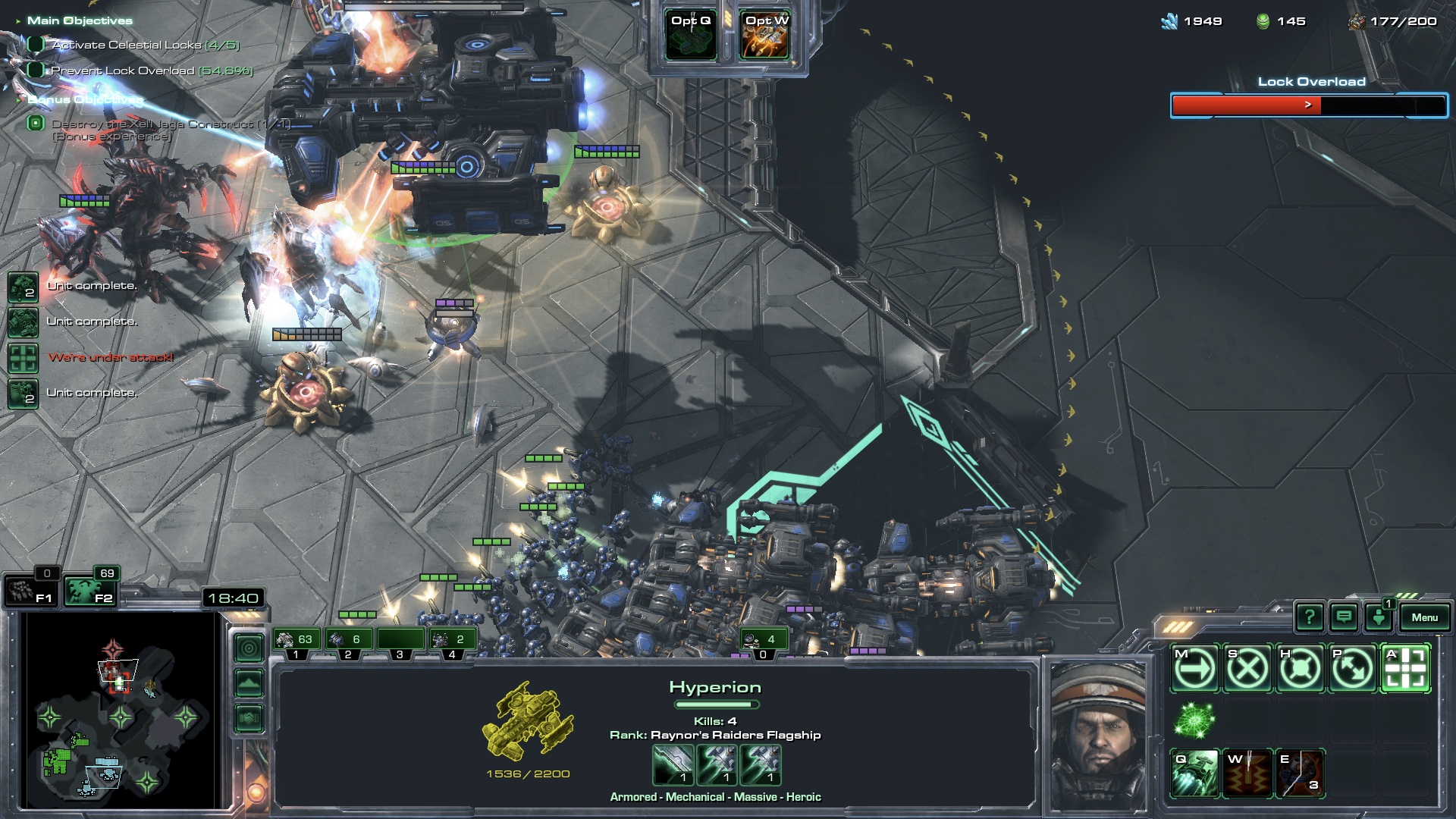Click the minimap to move camera
The height and width of the screenshot is (819, 1456).
121,713
